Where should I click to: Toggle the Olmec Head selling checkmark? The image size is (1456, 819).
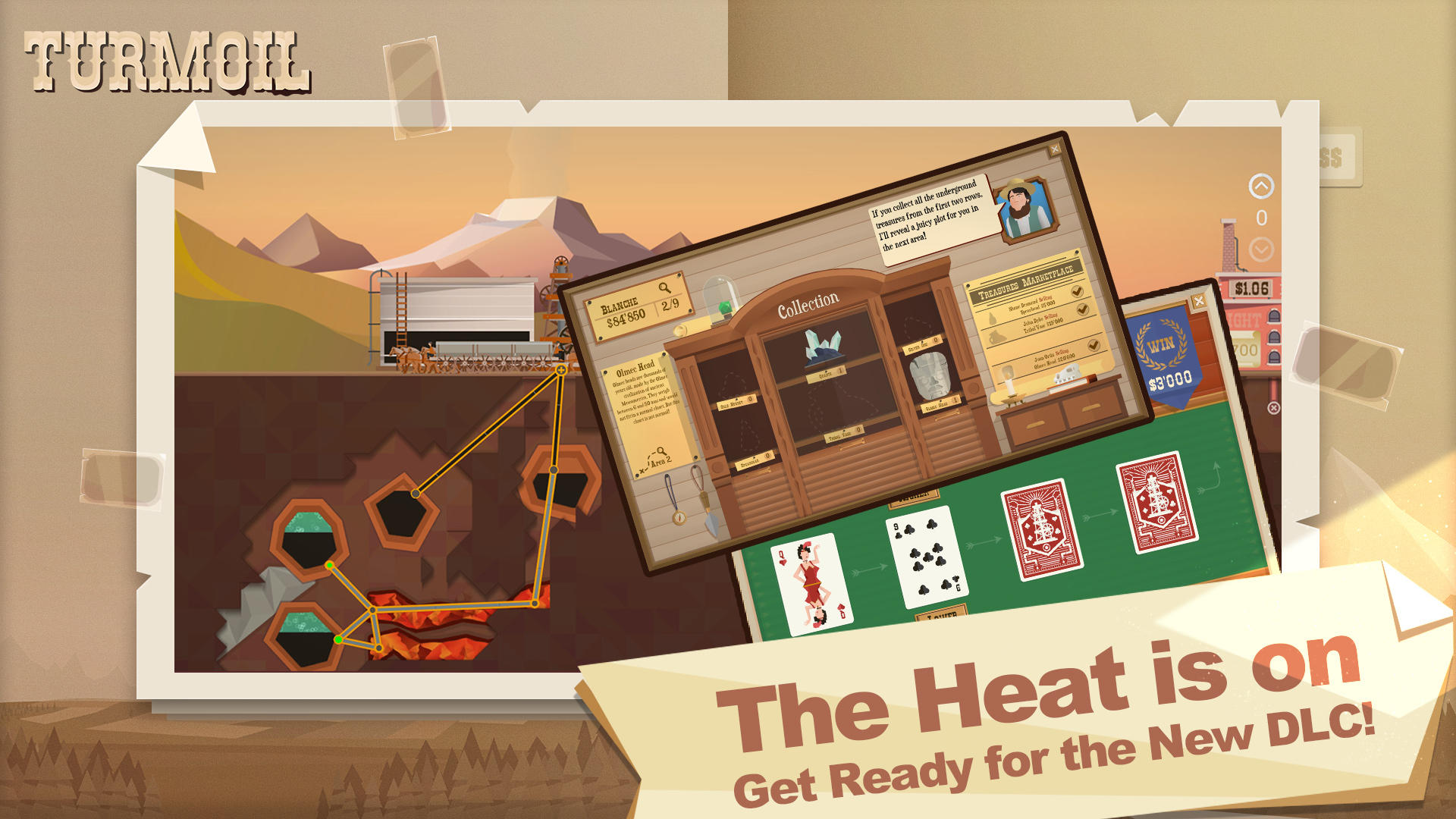(x=1093, y=345)
